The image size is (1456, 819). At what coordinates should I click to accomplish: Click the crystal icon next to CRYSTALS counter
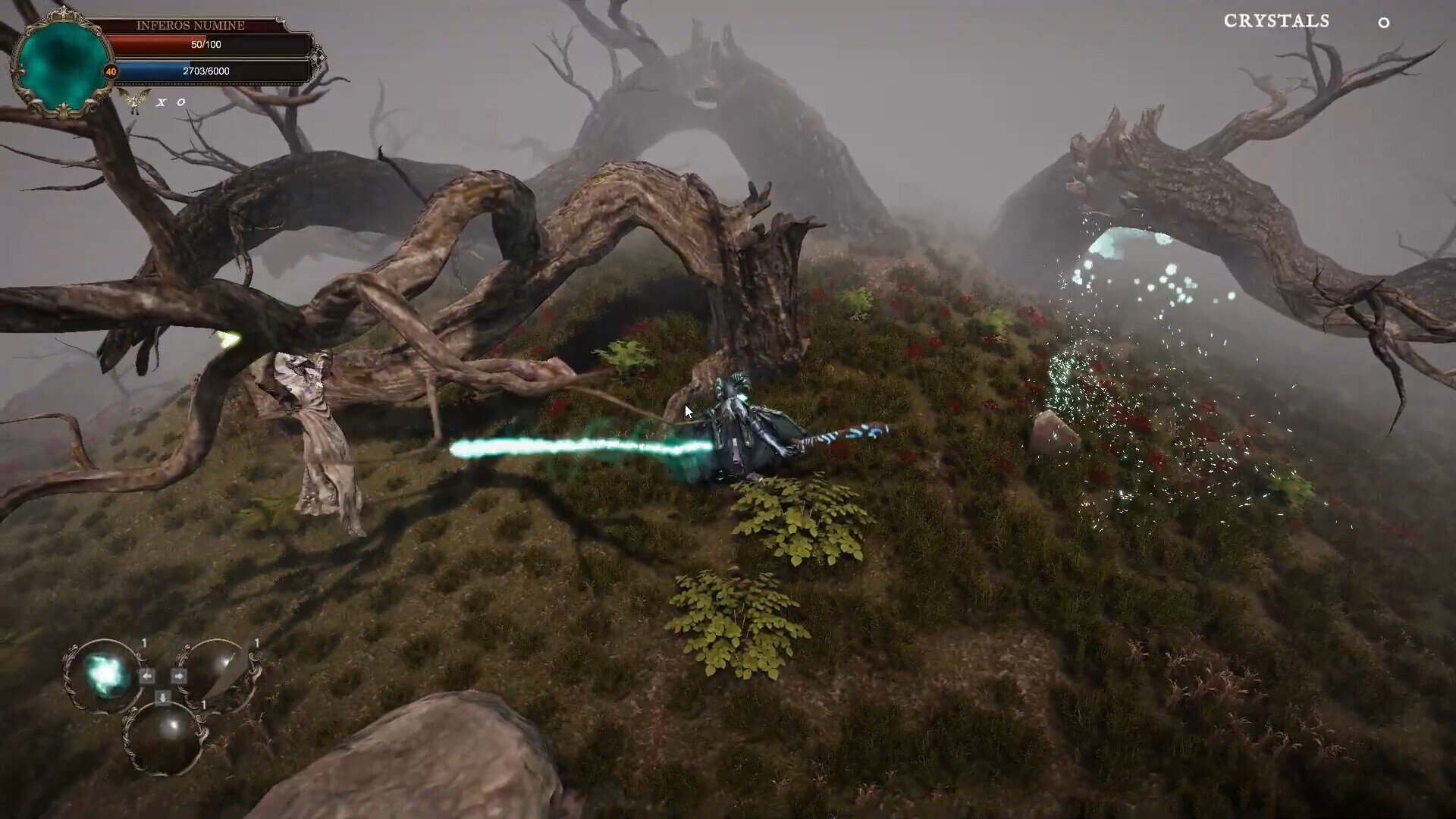(x=1383, y=24)
